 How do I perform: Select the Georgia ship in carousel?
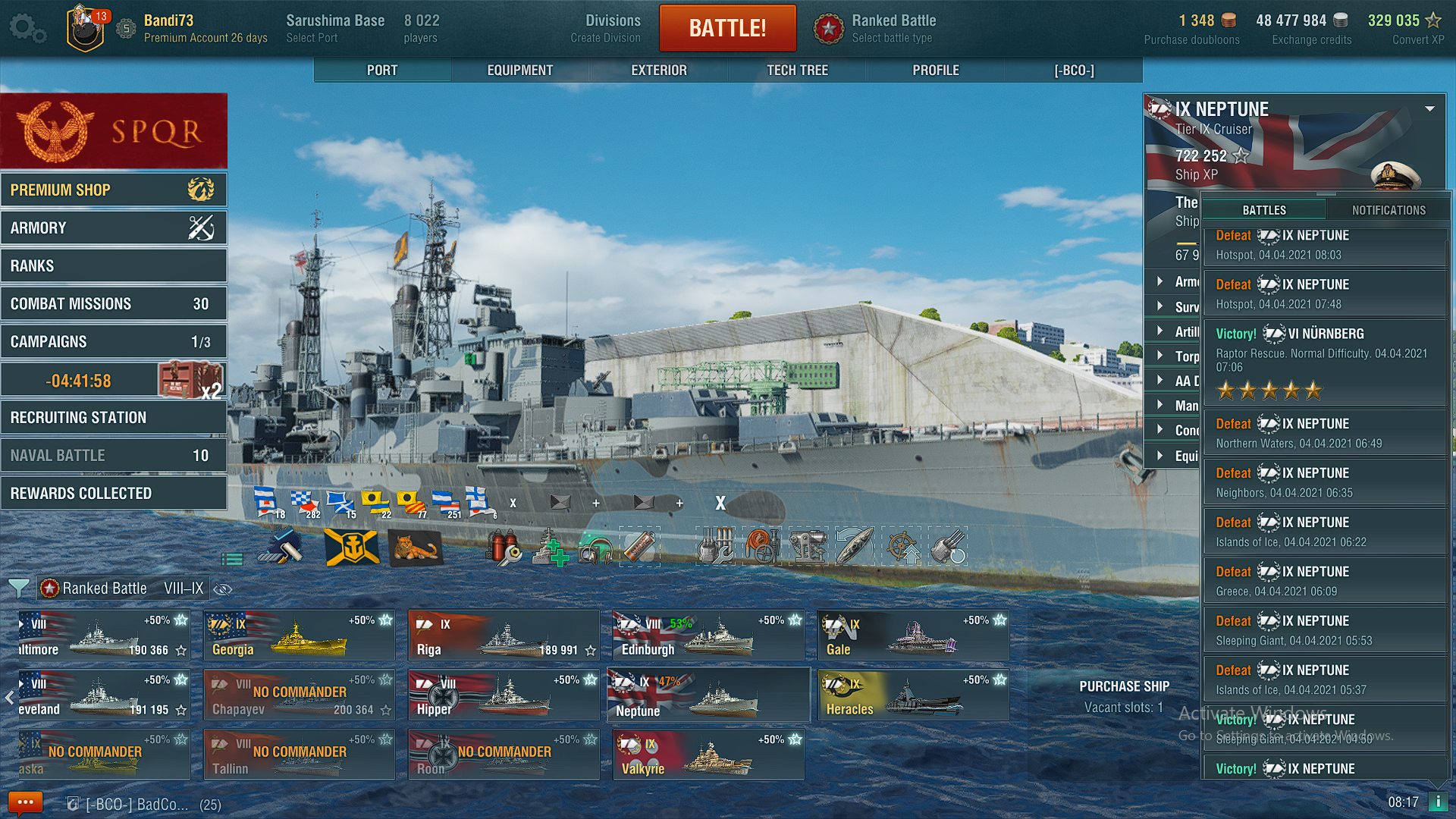[x=299, y=635]
